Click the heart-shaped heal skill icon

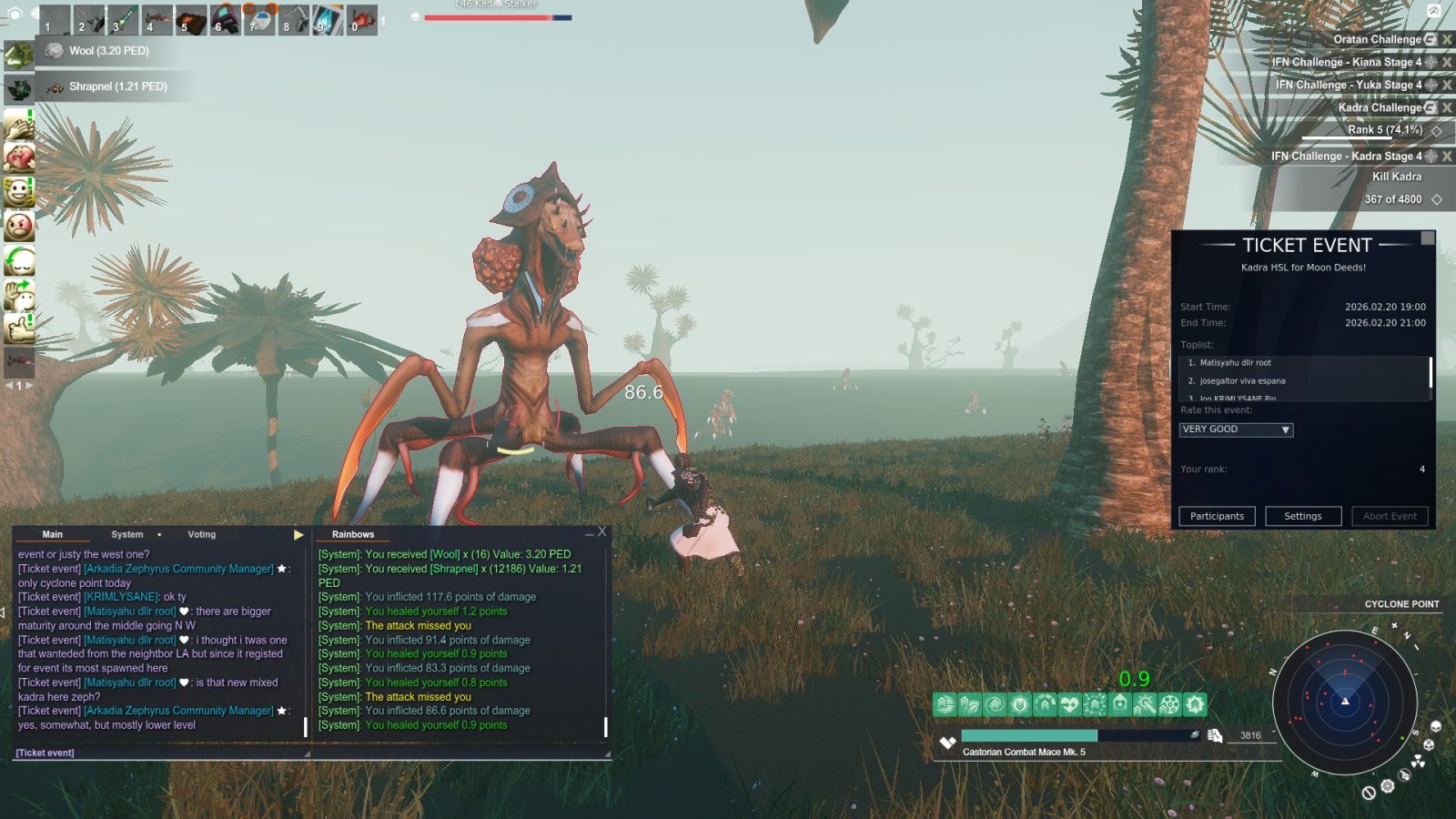[1069, 703]
